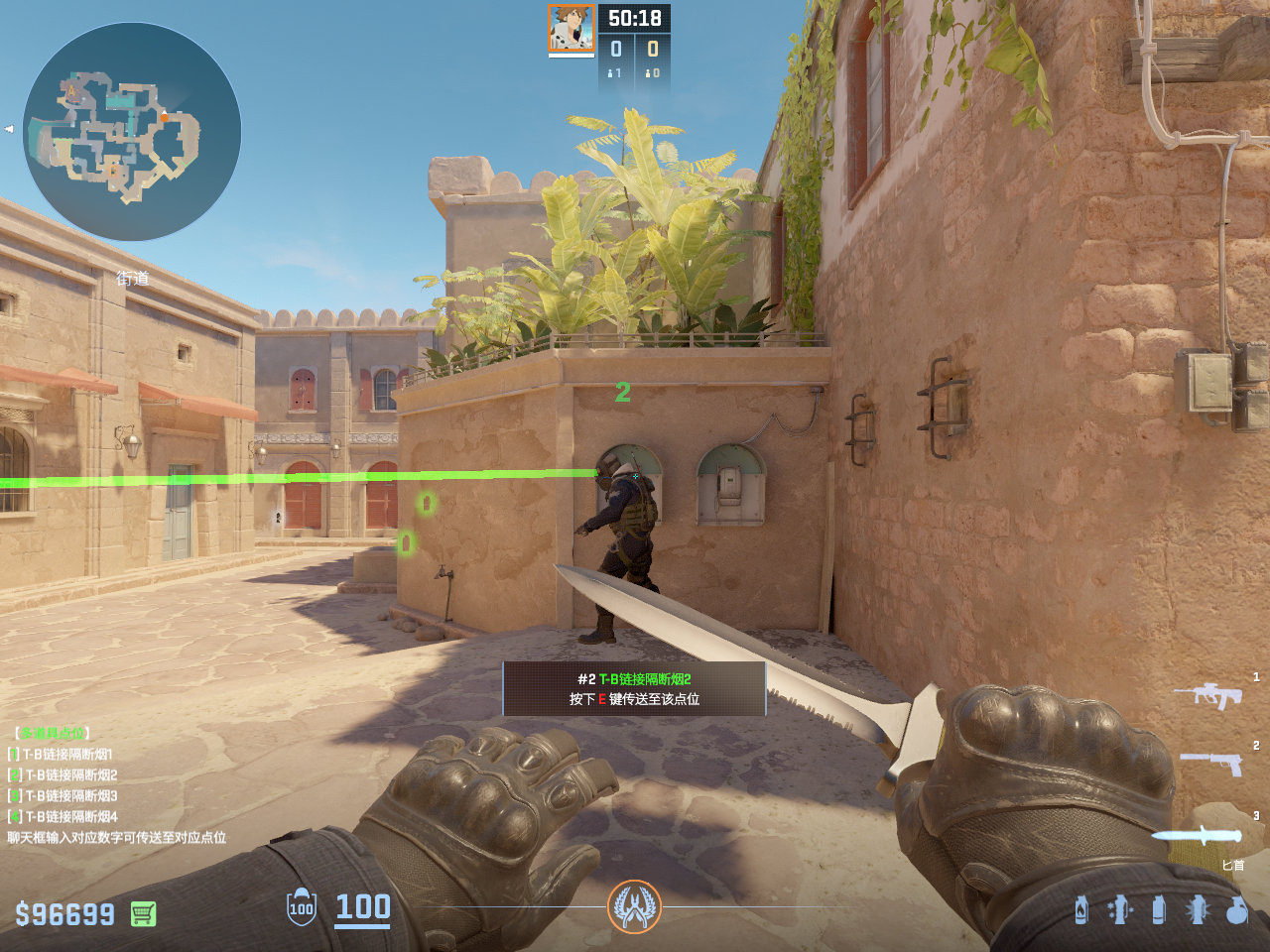Select the AUG rifle in slot 1
The width and height of the screenshot is (1270, 952).
coord(1208,694)
